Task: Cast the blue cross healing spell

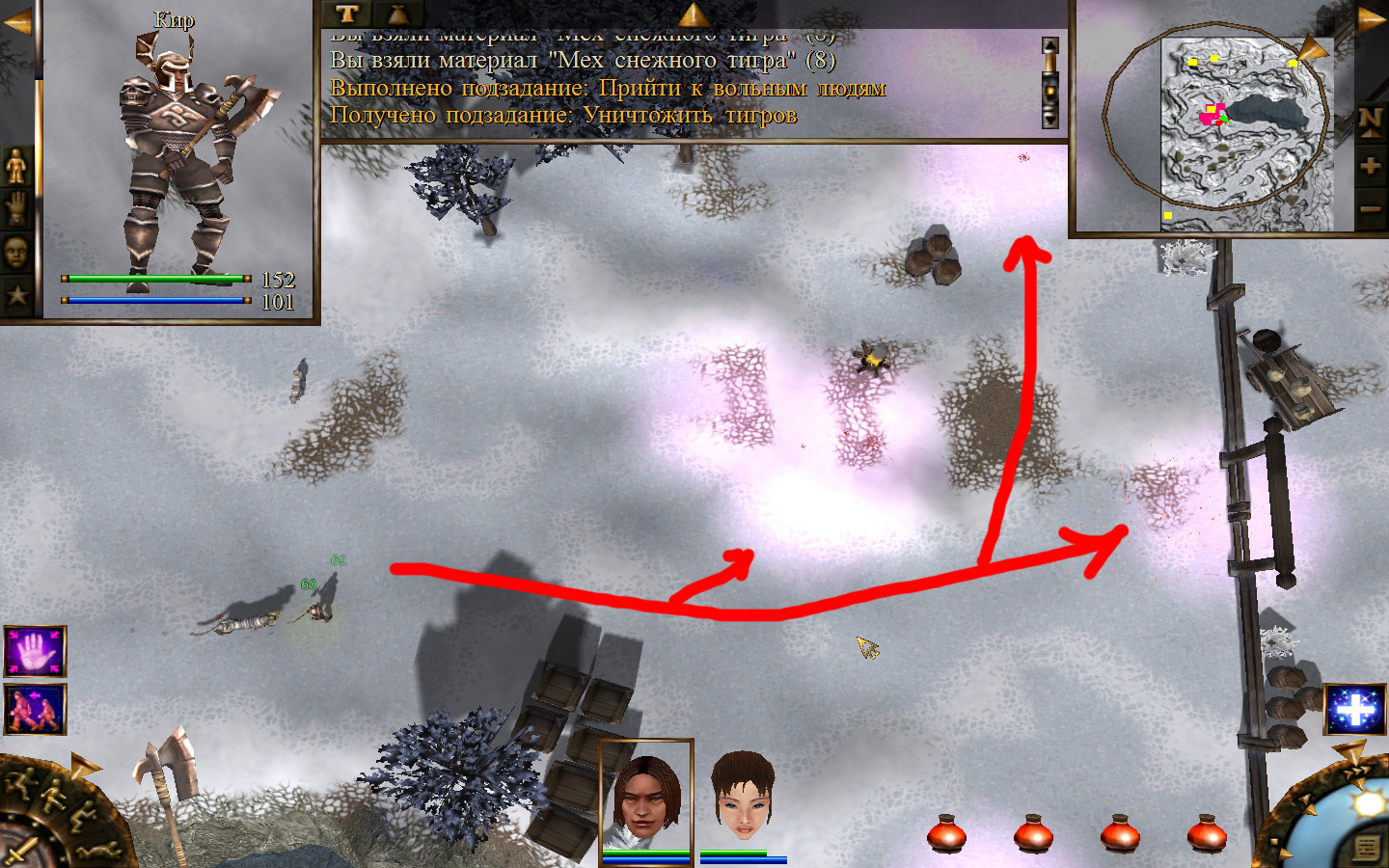Action: pyautogui.click(x=1354, y=711)
